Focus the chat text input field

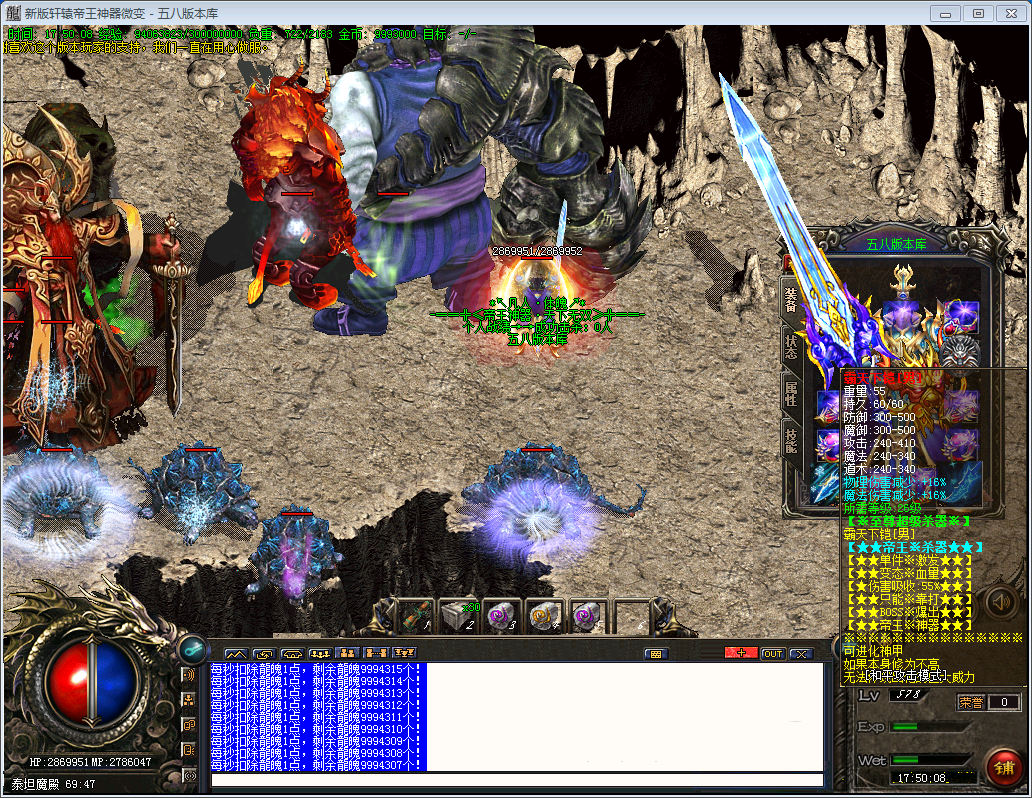[516, 780]
